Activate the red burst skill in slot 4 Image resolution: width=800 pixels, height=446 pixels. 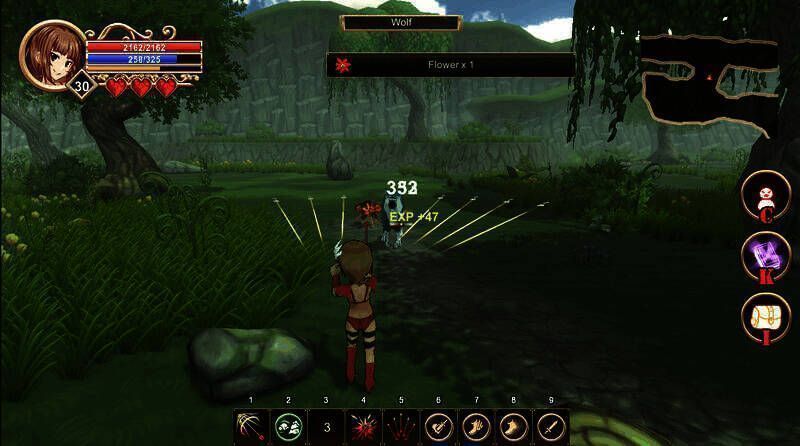(363, 427)
